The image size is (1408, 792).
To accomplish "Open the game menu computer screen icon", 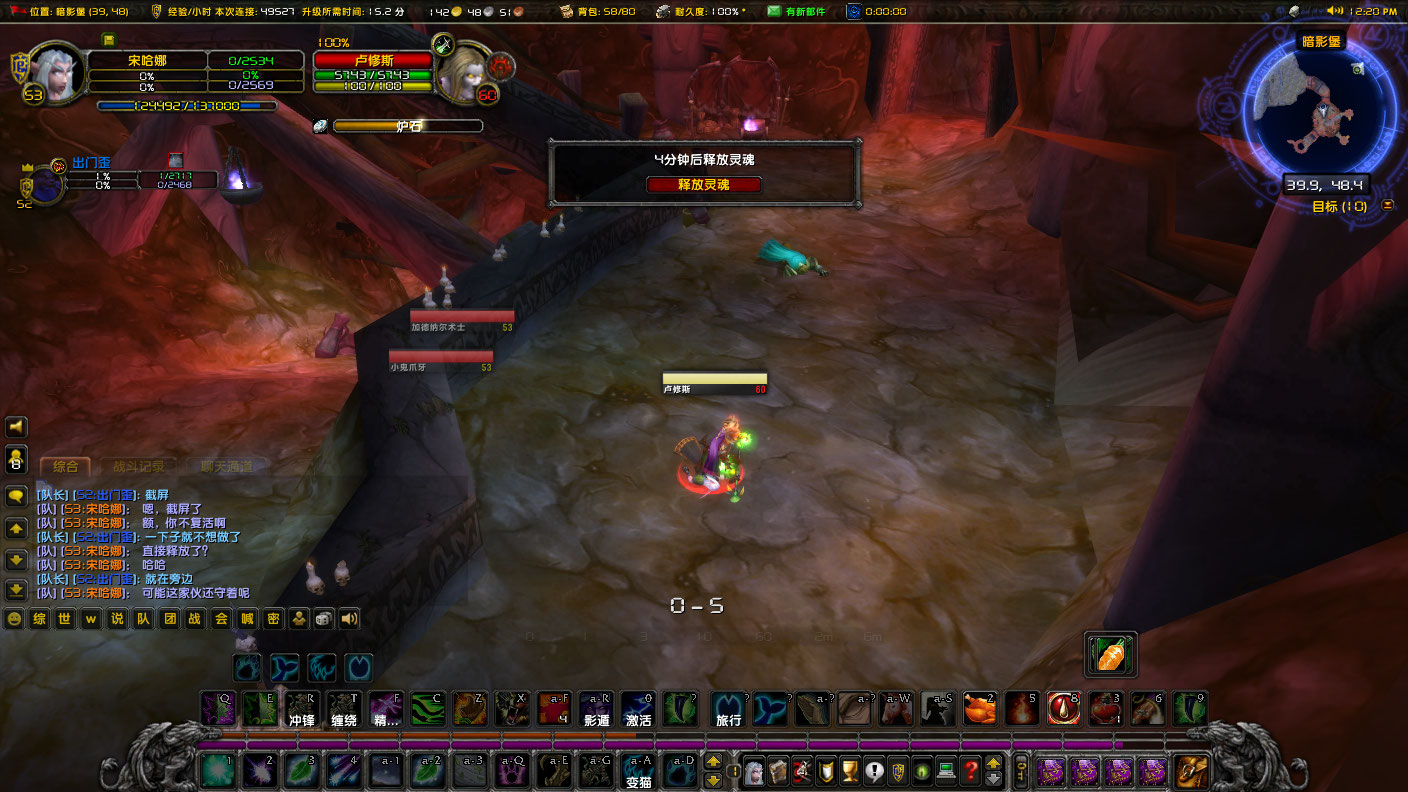I will 946,770.
